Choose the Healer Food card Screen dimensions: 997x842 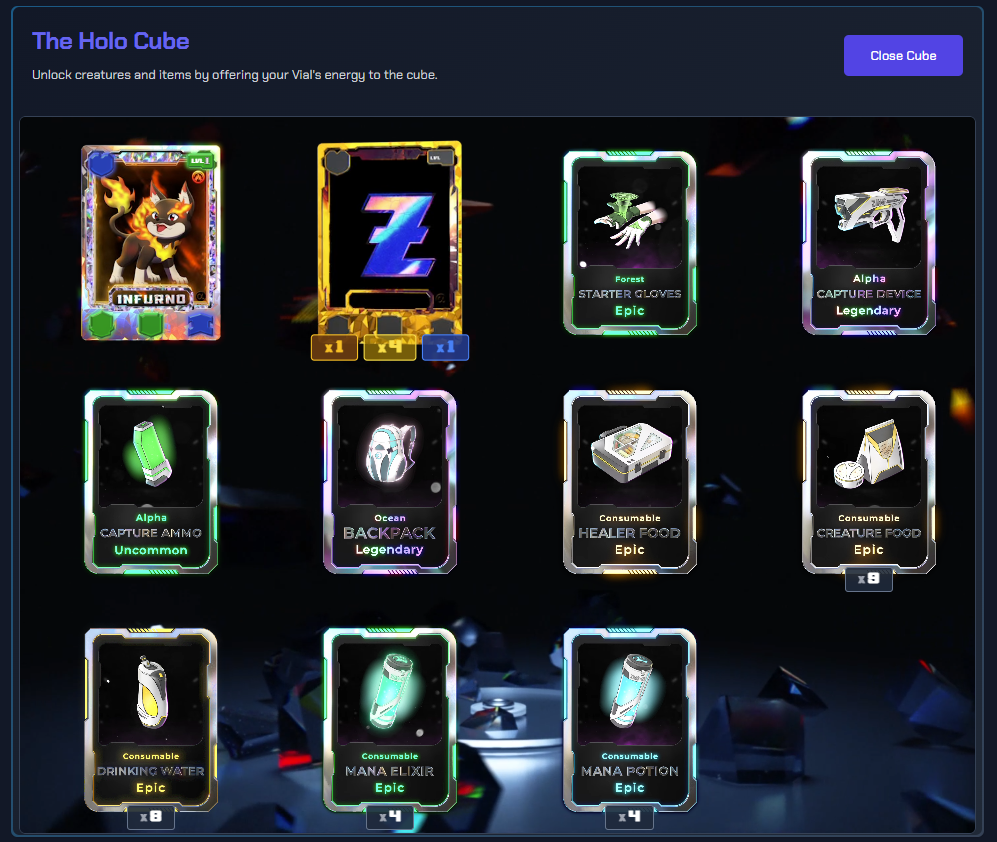click(630, 481)
